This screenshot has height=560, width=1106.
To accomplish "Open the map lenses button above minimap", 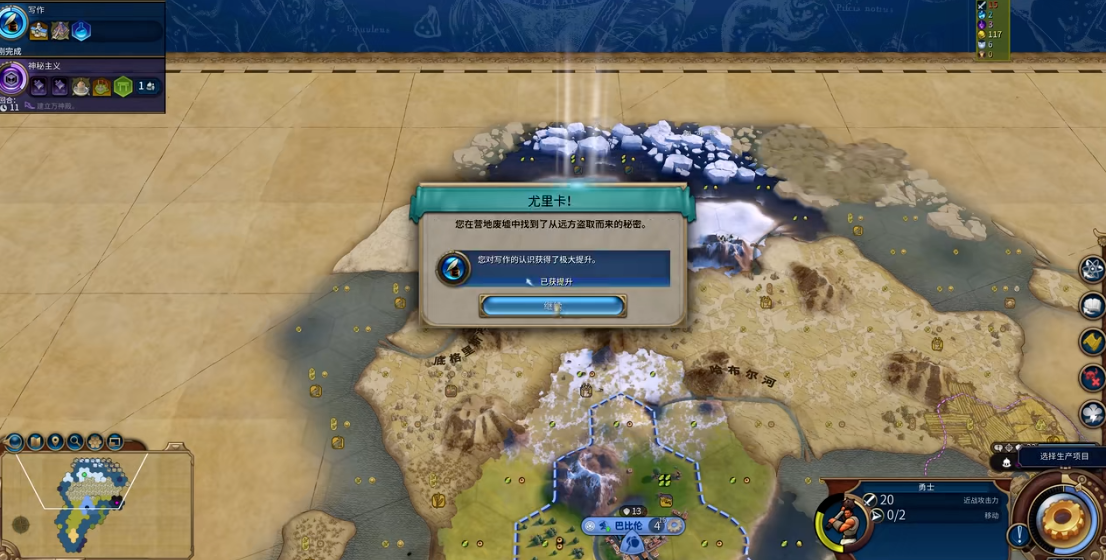I will coord(35,441).
